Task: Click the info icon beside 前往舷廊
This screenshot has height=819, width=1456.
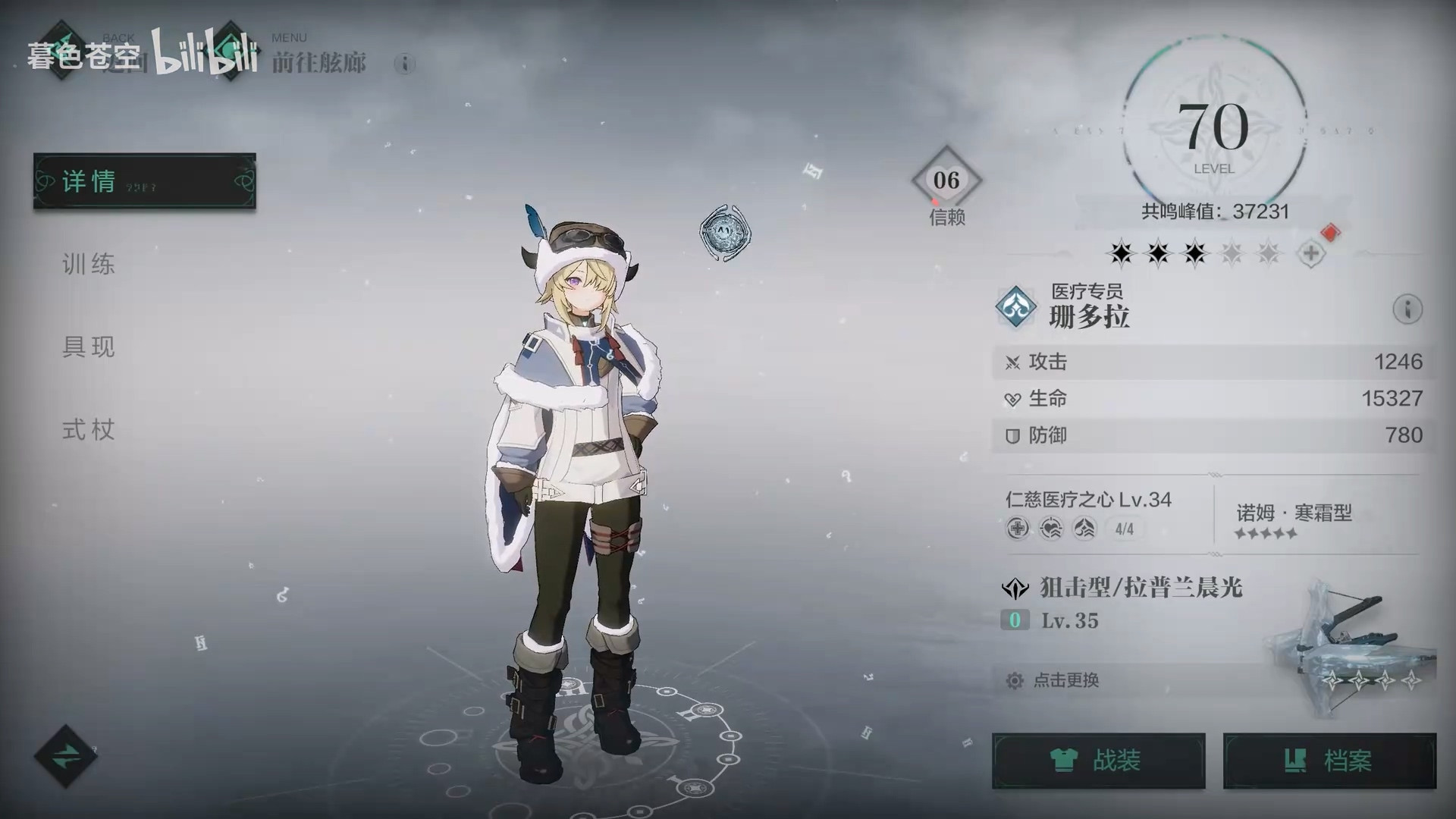Action: tap(405, 64)
